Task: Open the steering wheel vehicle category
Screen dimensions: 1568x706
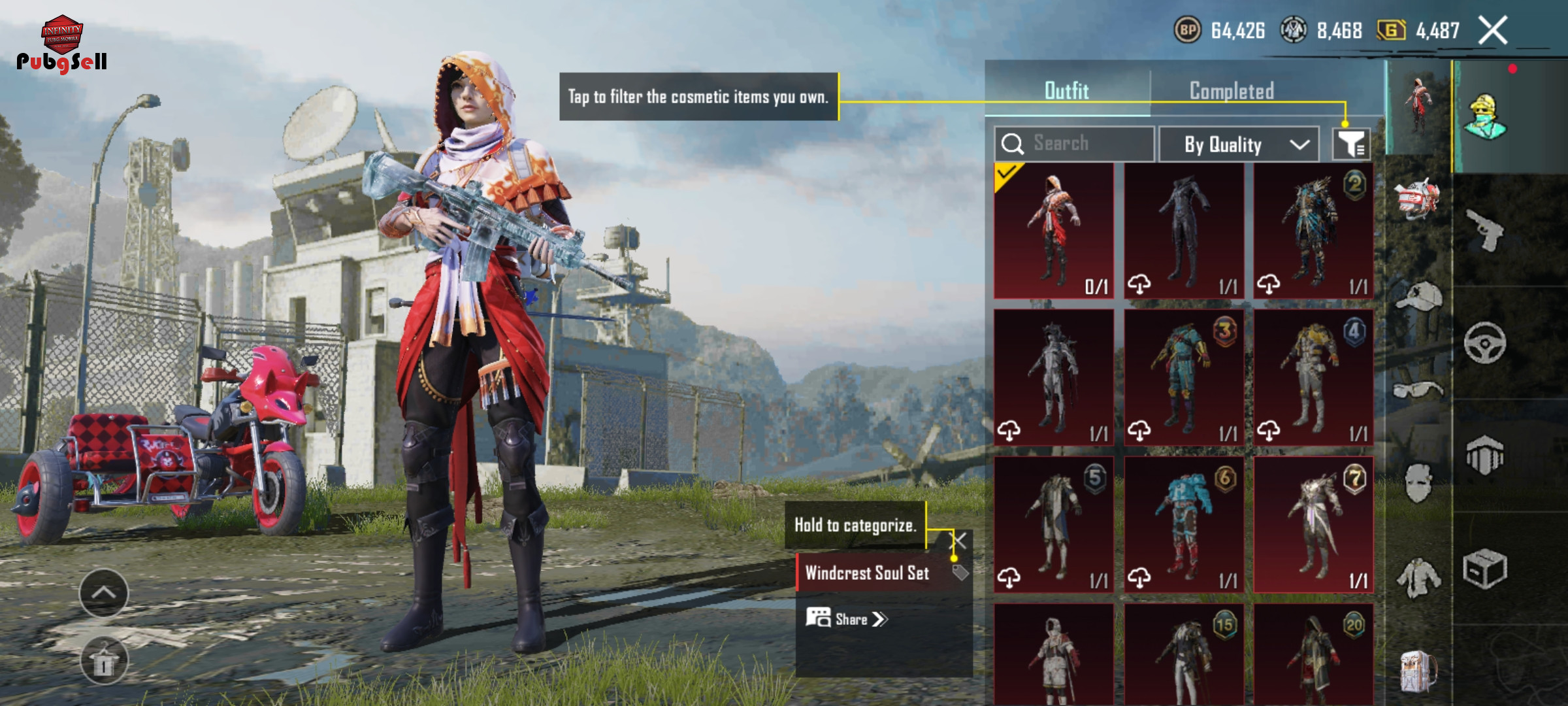Action: click(x=1484, y=343)
